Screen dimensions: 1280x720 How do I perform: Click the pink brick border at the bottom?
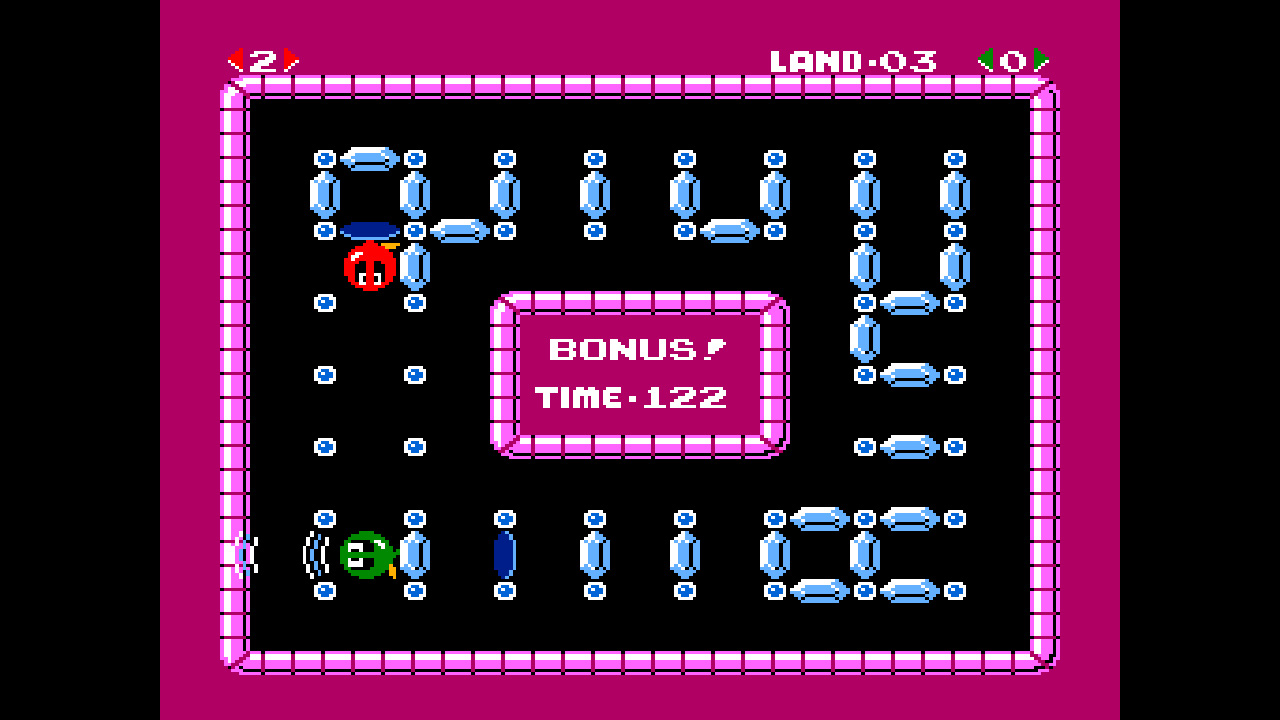pos(640,660)
